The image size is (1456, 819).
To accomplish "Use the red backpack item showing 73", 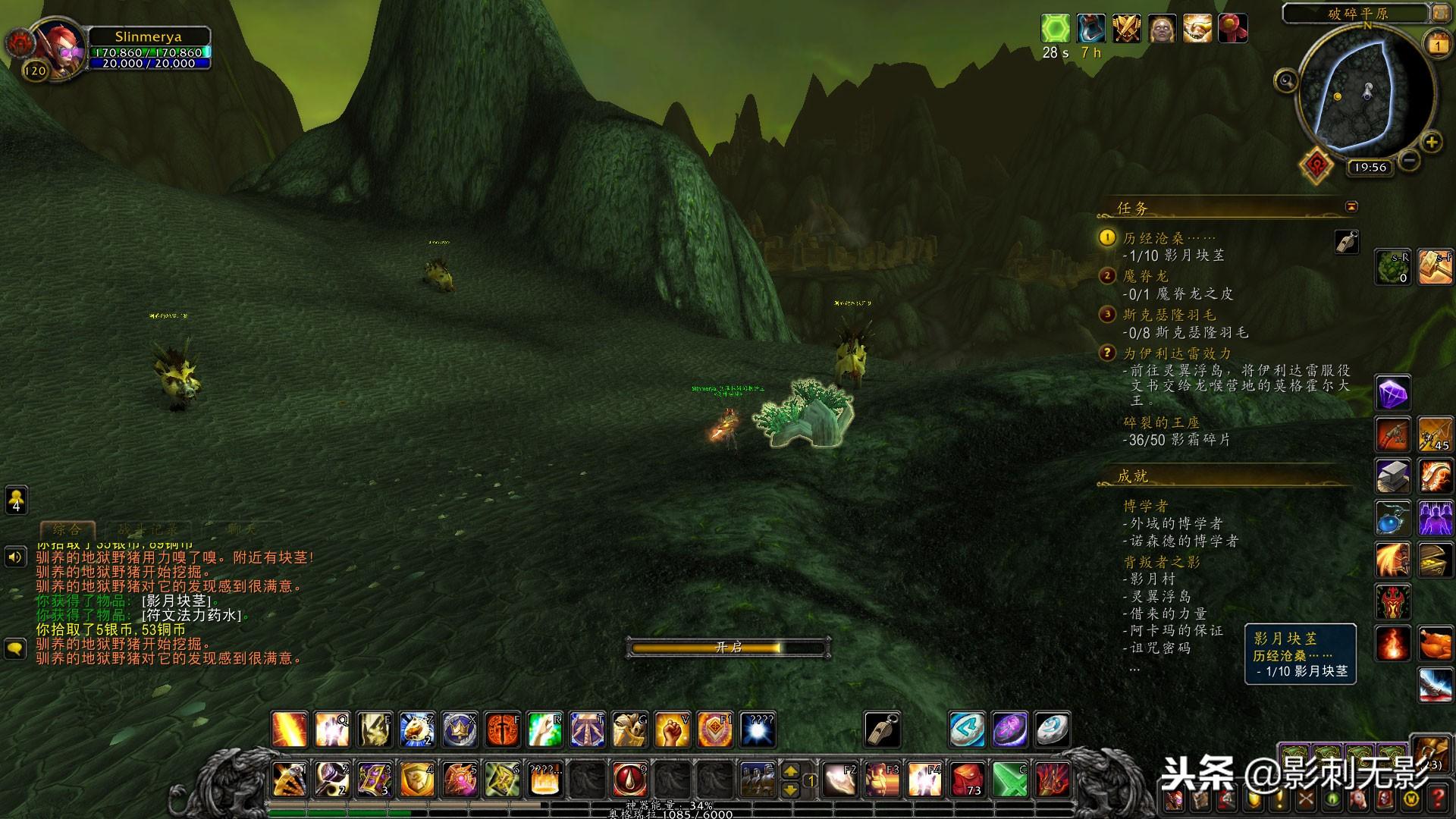I will [x=968, y=779].
